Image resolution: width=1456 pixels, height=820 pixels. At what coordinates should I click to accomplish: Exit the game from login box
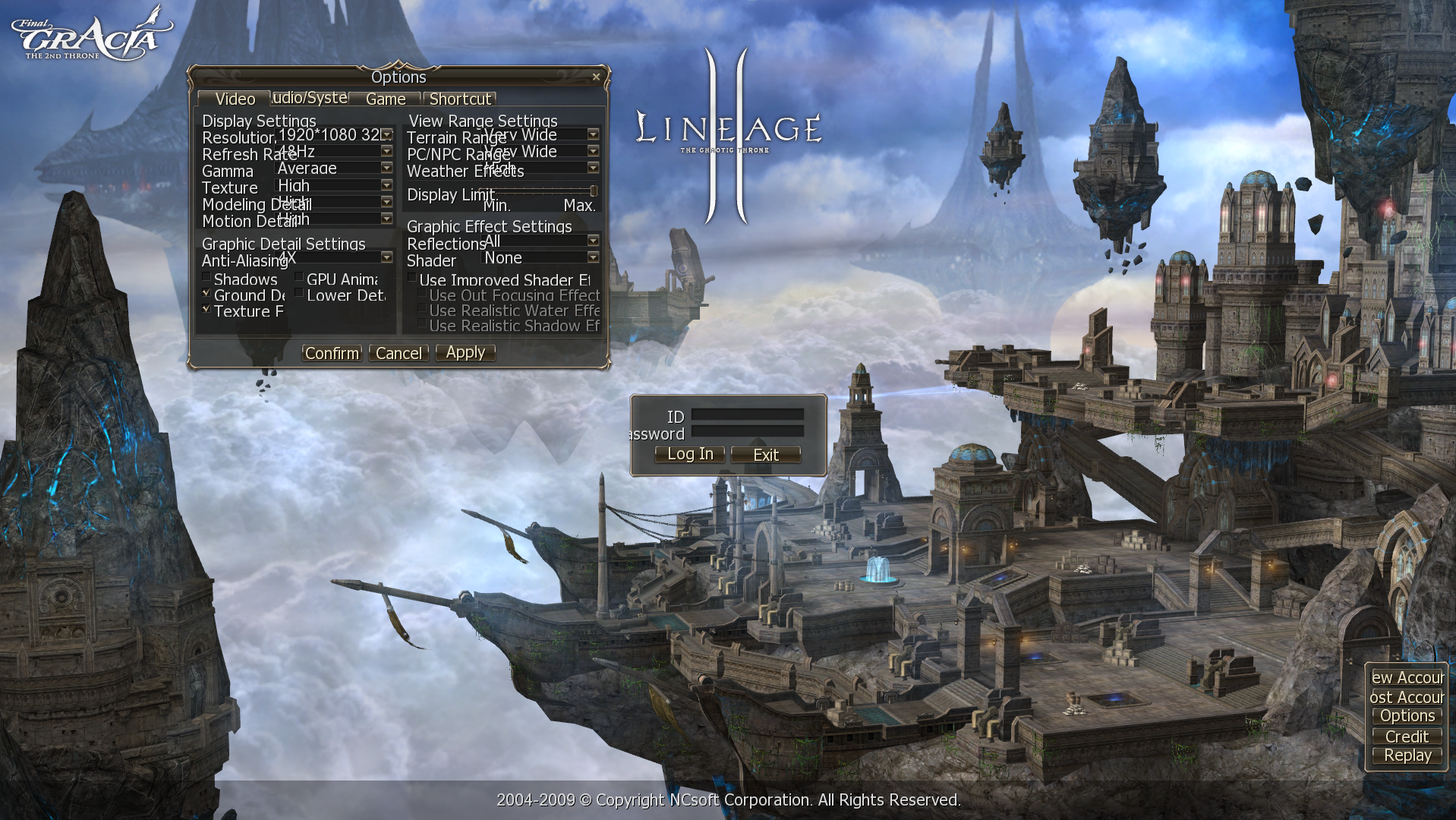pos(765,455)
